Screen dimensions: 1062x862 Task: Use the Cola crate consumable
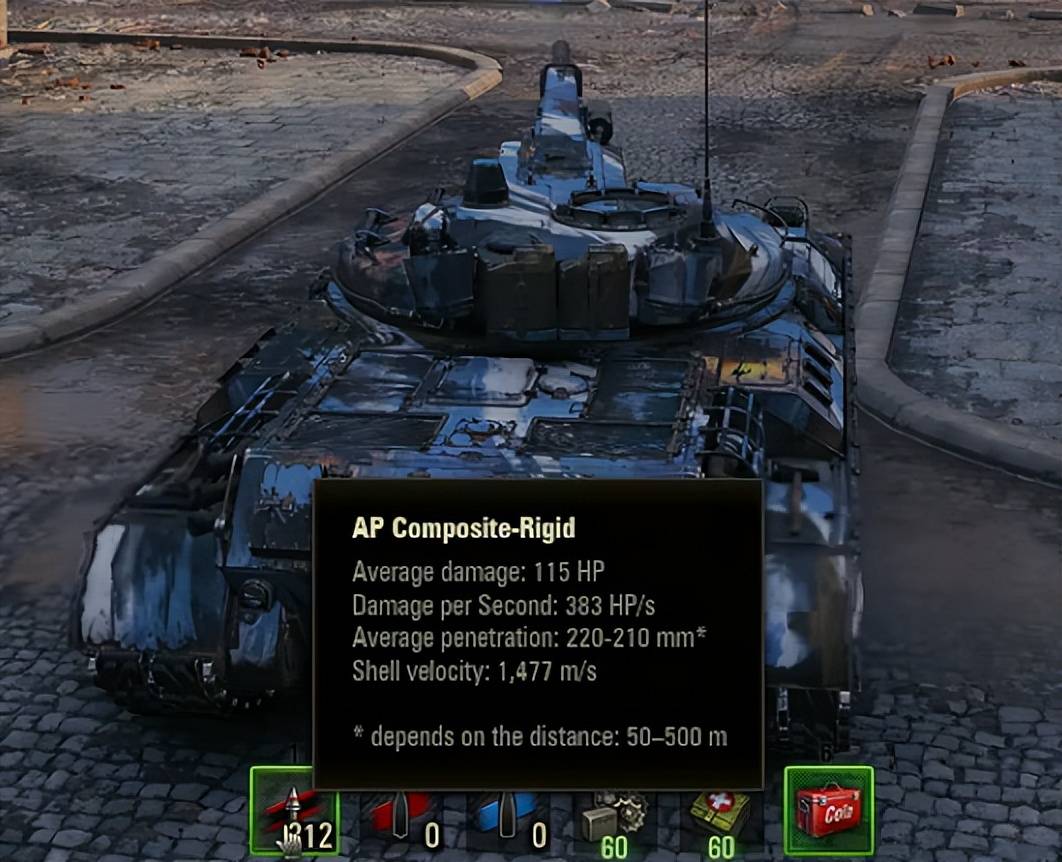[x=829, y=811]
